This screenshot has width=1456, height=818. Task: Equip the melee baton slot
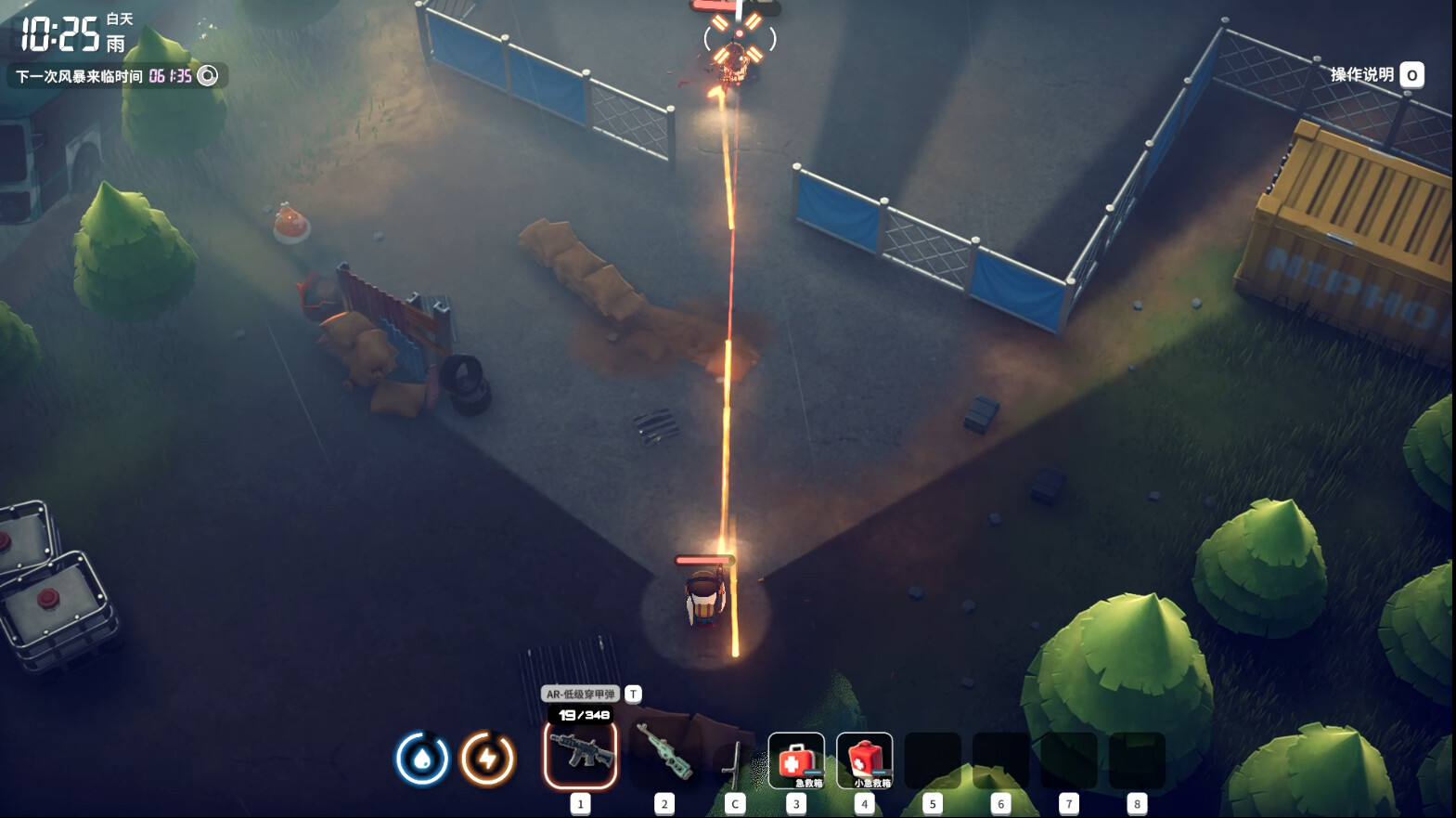coord(734,761)
